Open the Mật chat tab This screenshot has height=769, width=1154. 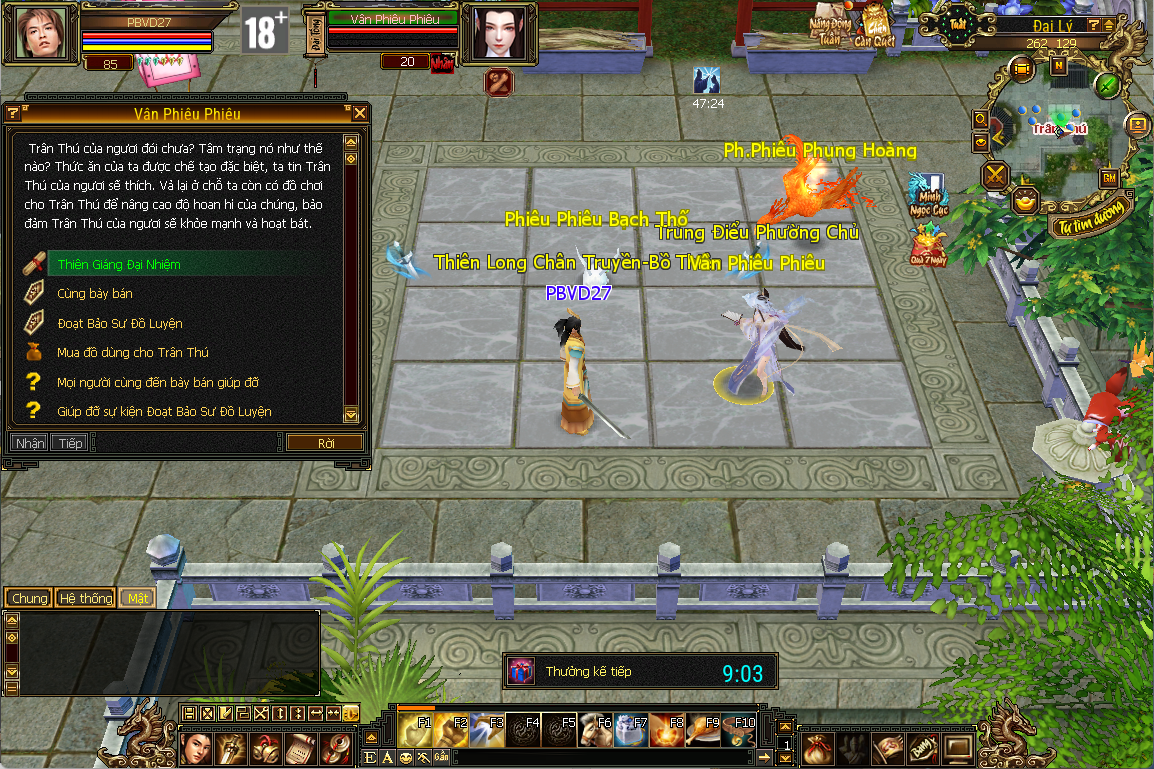tap(137, 598)
